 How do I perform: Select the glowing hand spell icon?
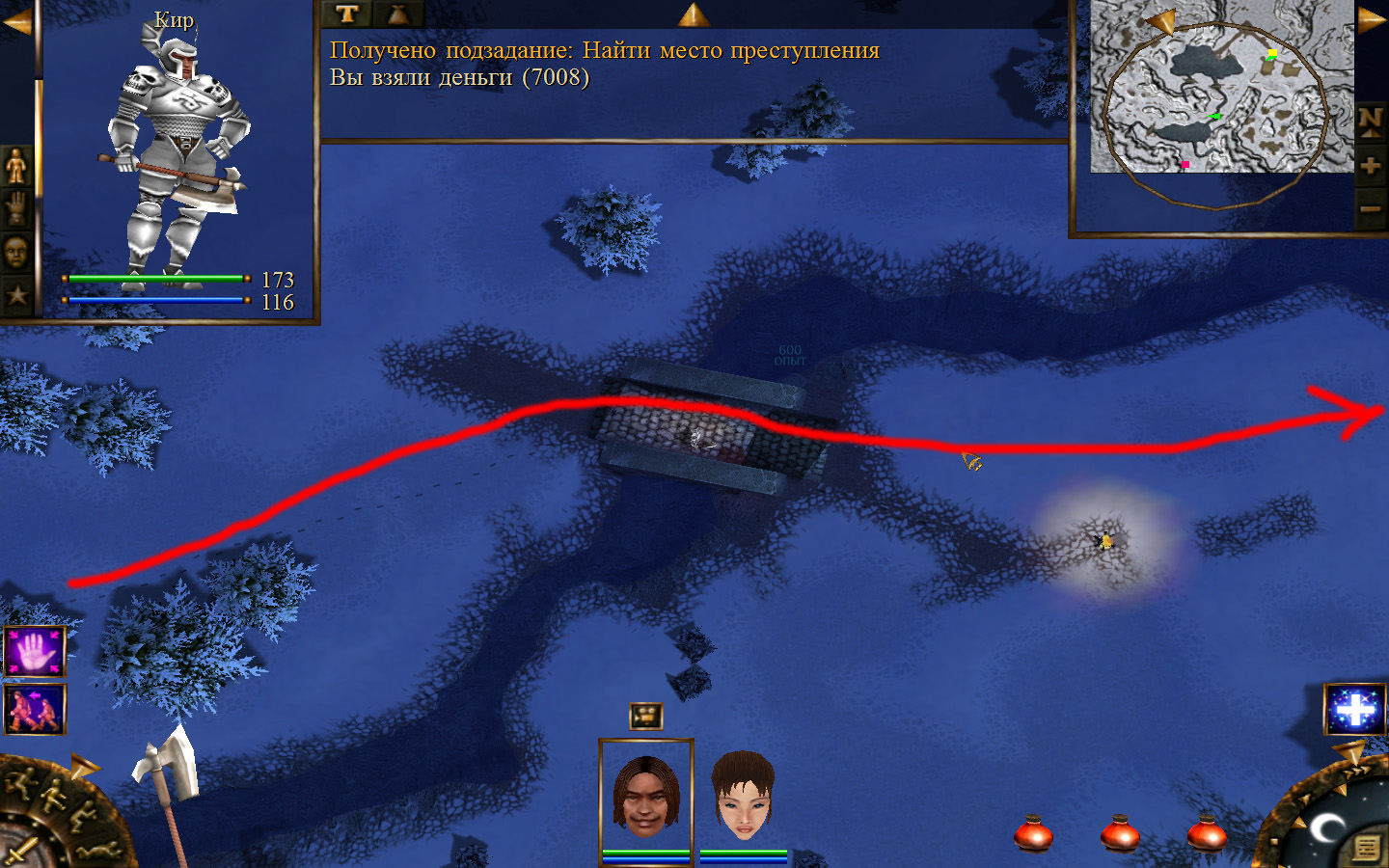35,652
